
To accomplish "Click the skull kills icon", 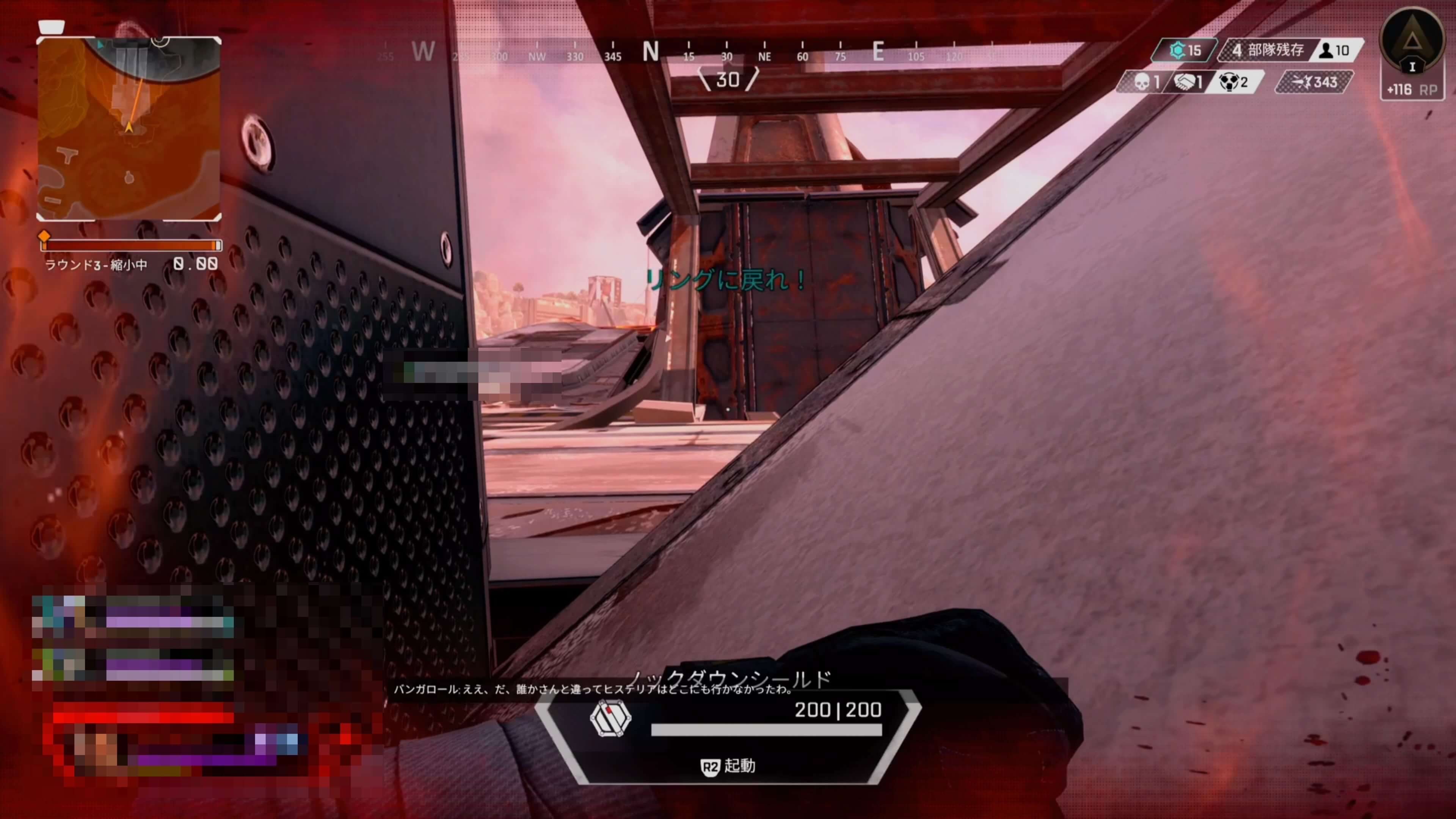I will coord(1141,83).
